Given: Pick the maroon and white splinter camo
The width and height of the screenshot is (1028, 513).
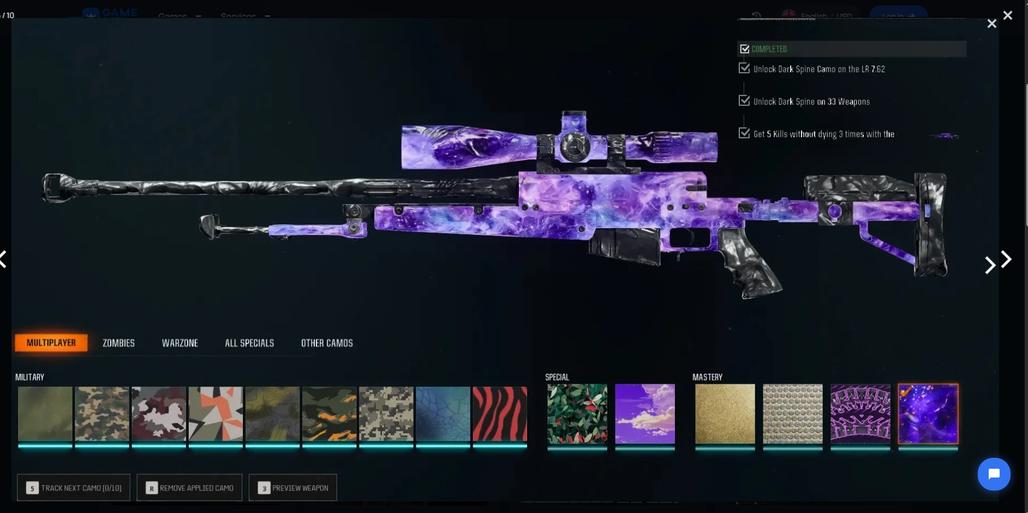Looking at the screenshot, I should (x=159, y=414).
